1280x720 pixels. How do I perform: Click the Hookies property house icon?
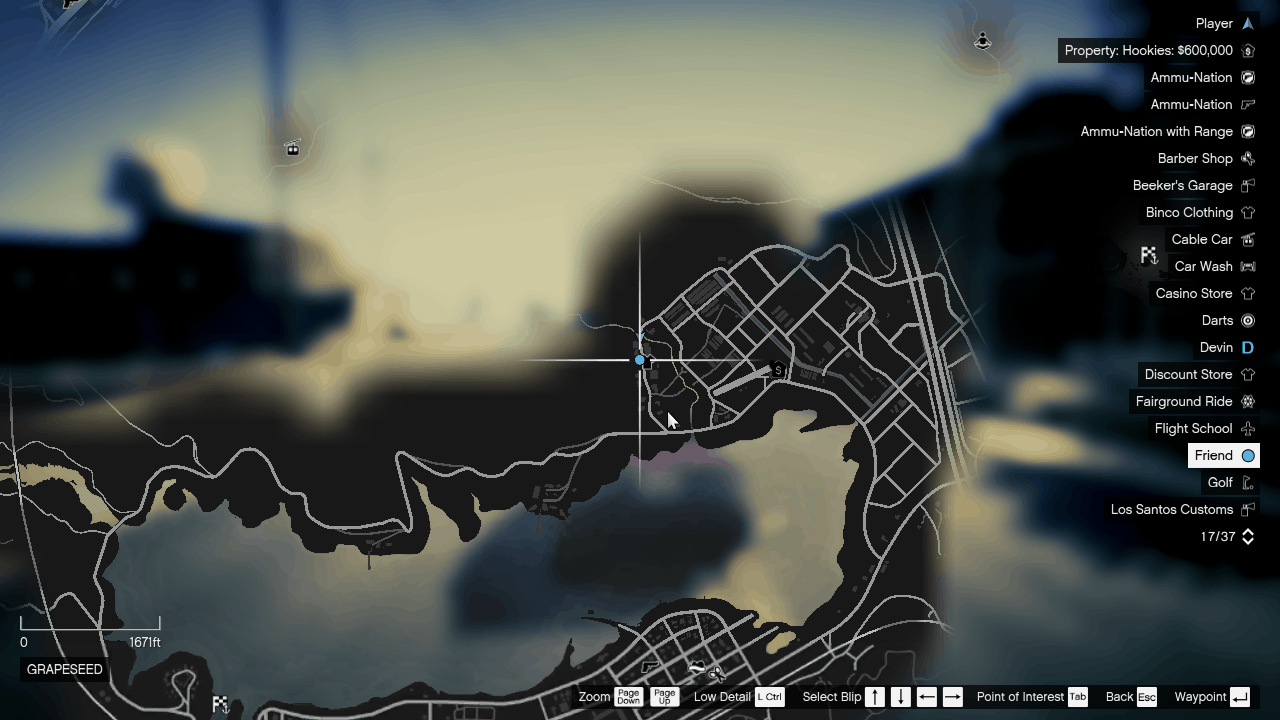(x=1247, y=50)
